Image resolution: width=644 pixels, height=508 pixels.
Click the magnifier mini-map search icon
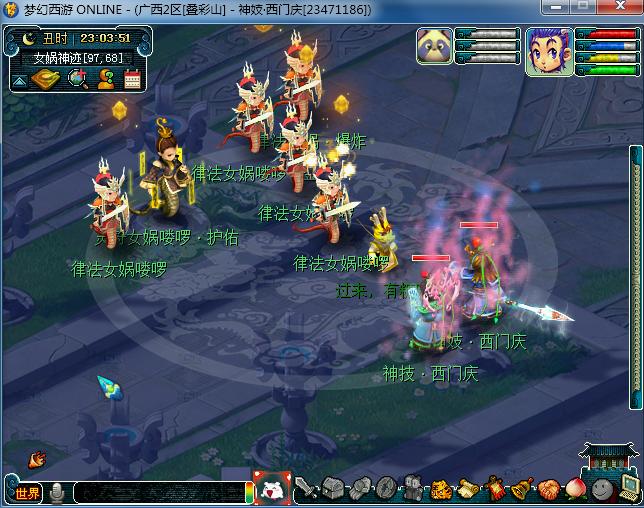click(x=77, y=78)
